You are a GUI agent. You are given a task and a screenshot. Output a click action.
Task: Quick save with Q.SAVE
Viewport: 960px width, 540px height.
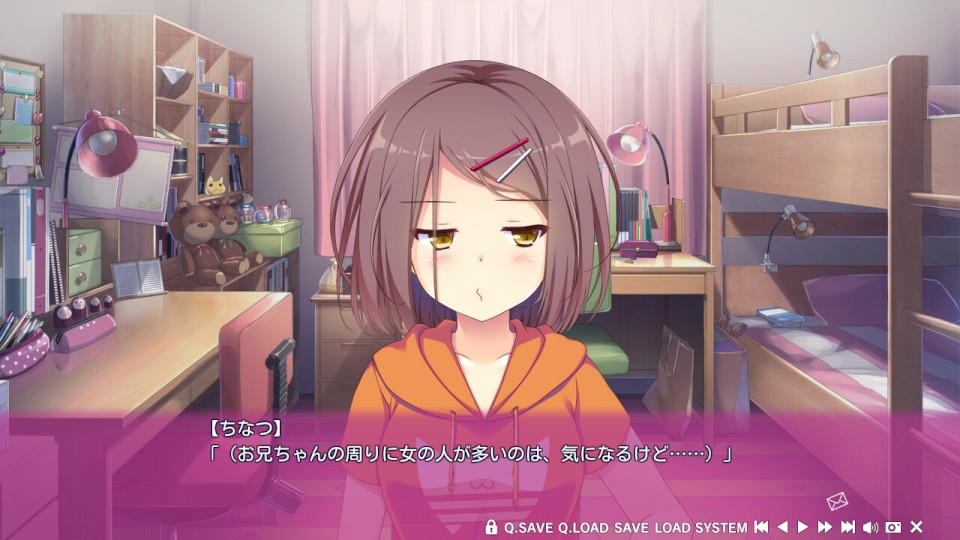528,527
